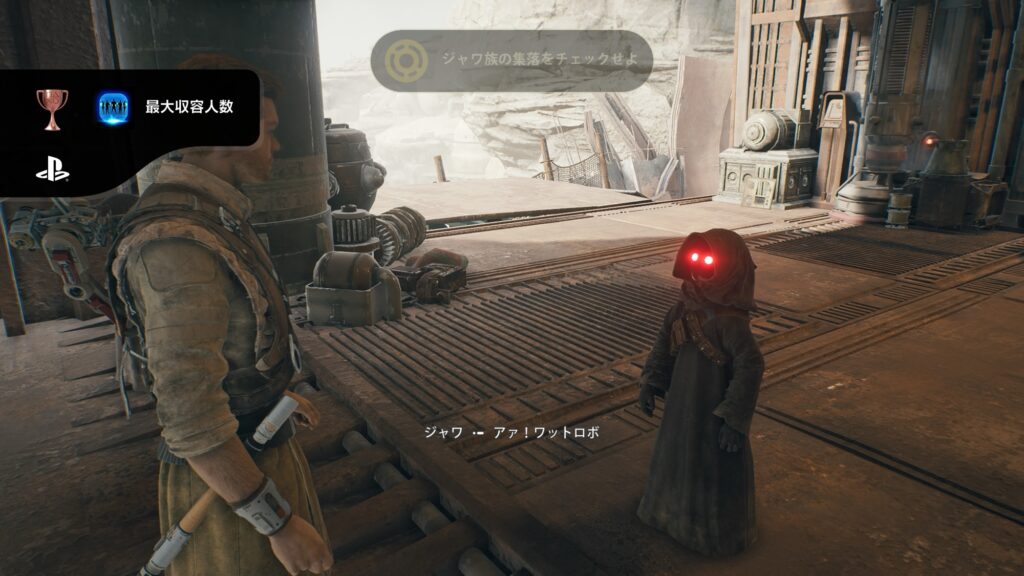Select the blue trophy image thumbnail
Image resolution: width=1024 pixels, height=576 pixels.
click(x=113, y=108)
